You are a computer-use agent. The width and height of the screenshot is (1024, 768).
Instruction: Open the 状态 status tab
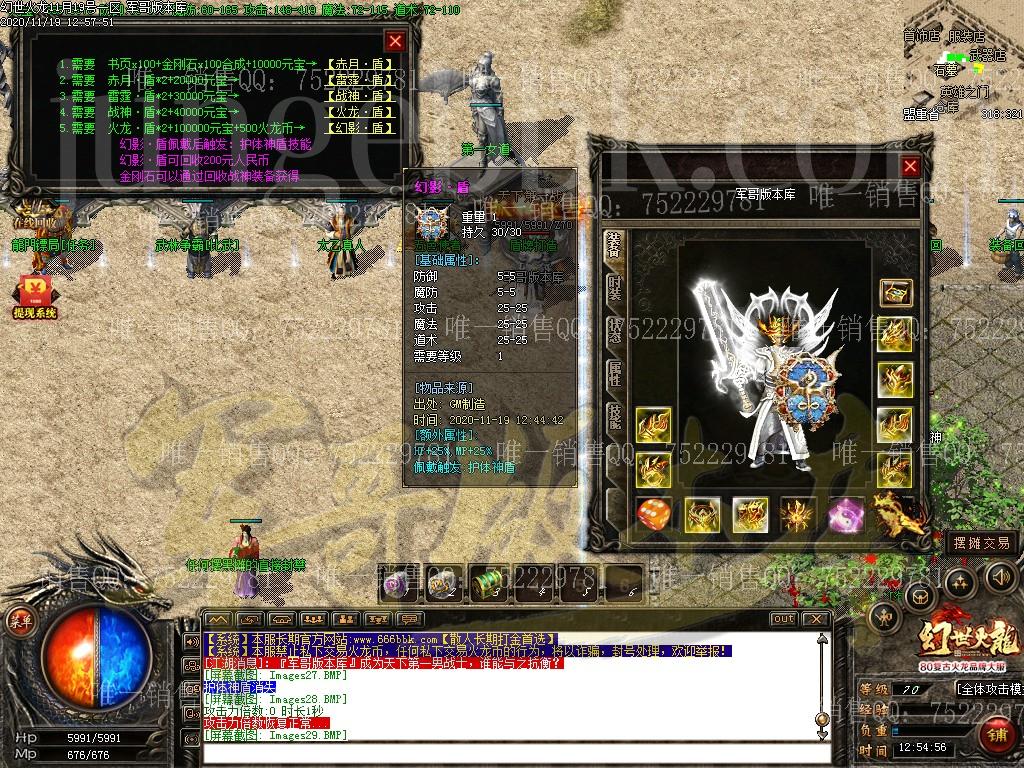tap(615, 332)
